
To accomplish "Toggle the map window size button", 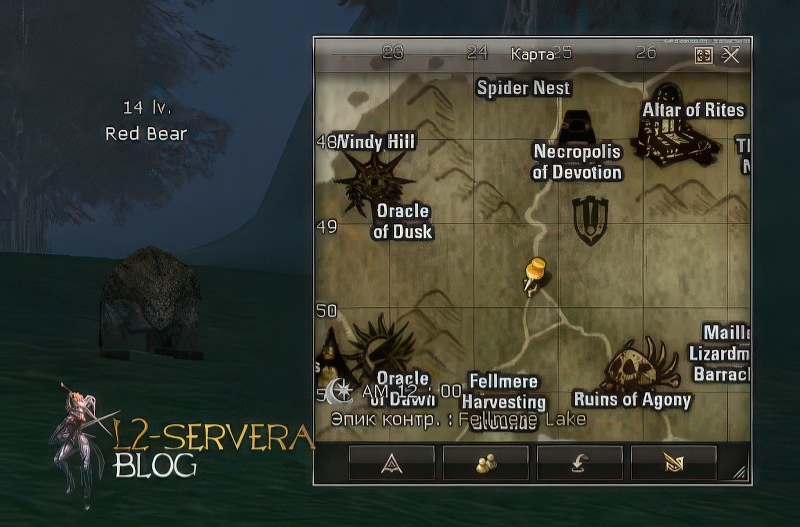I will 704,55.
